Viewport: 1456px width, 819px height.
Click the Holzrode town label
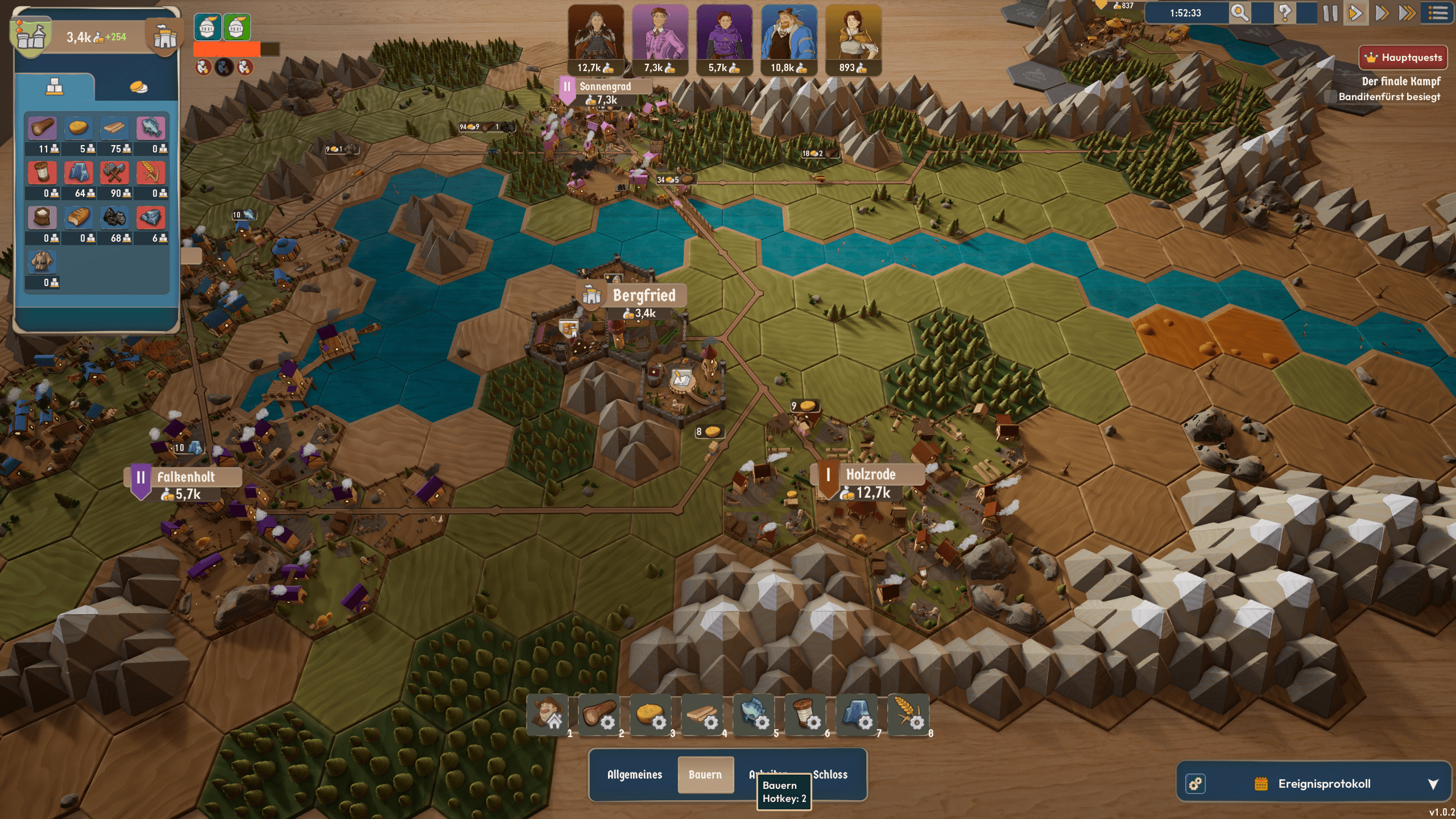(870, 475)
